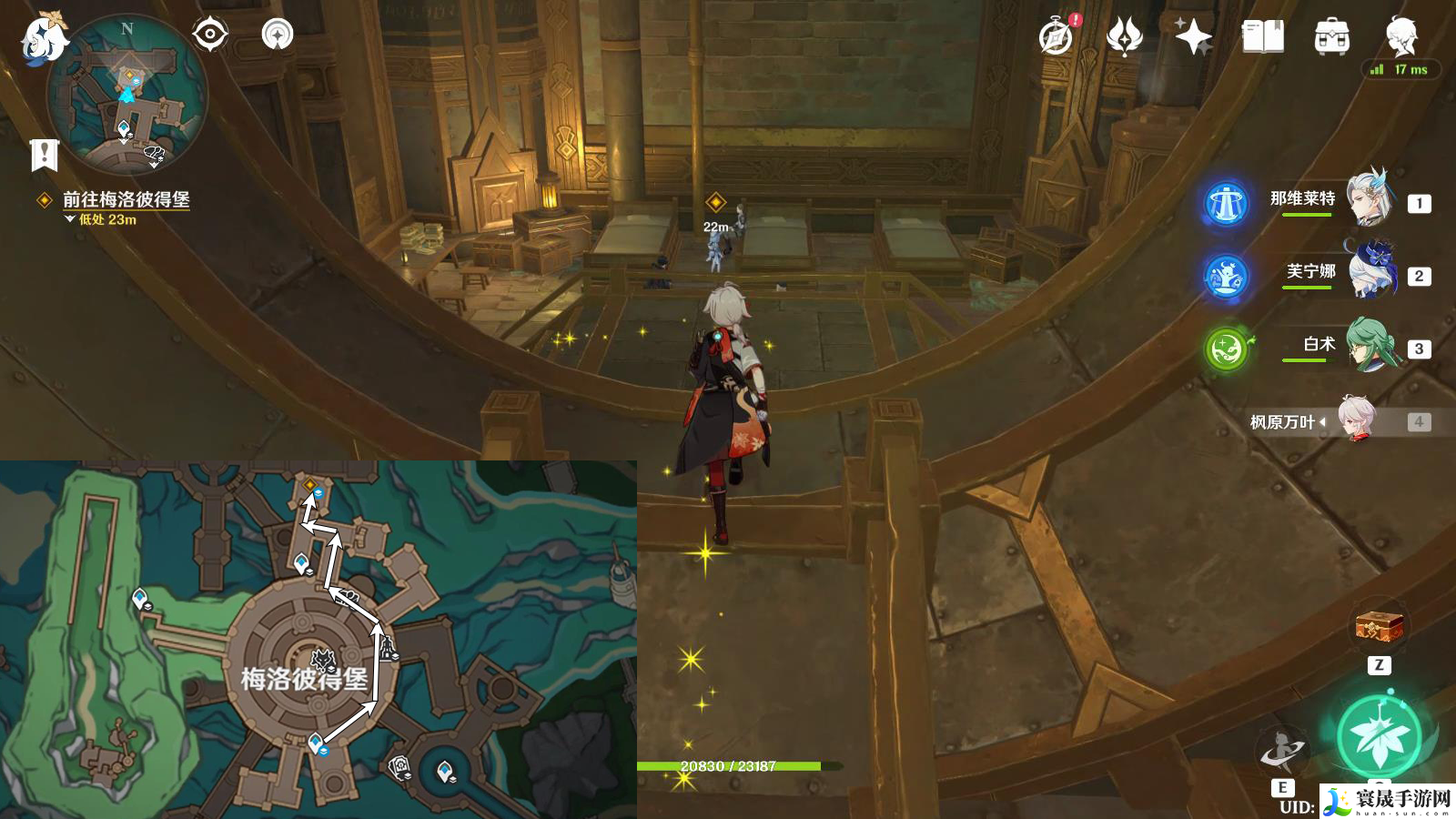This screenshot has width=1456, height=819.
Task: Open the quest log banner icon
Action: click(44, 156)
